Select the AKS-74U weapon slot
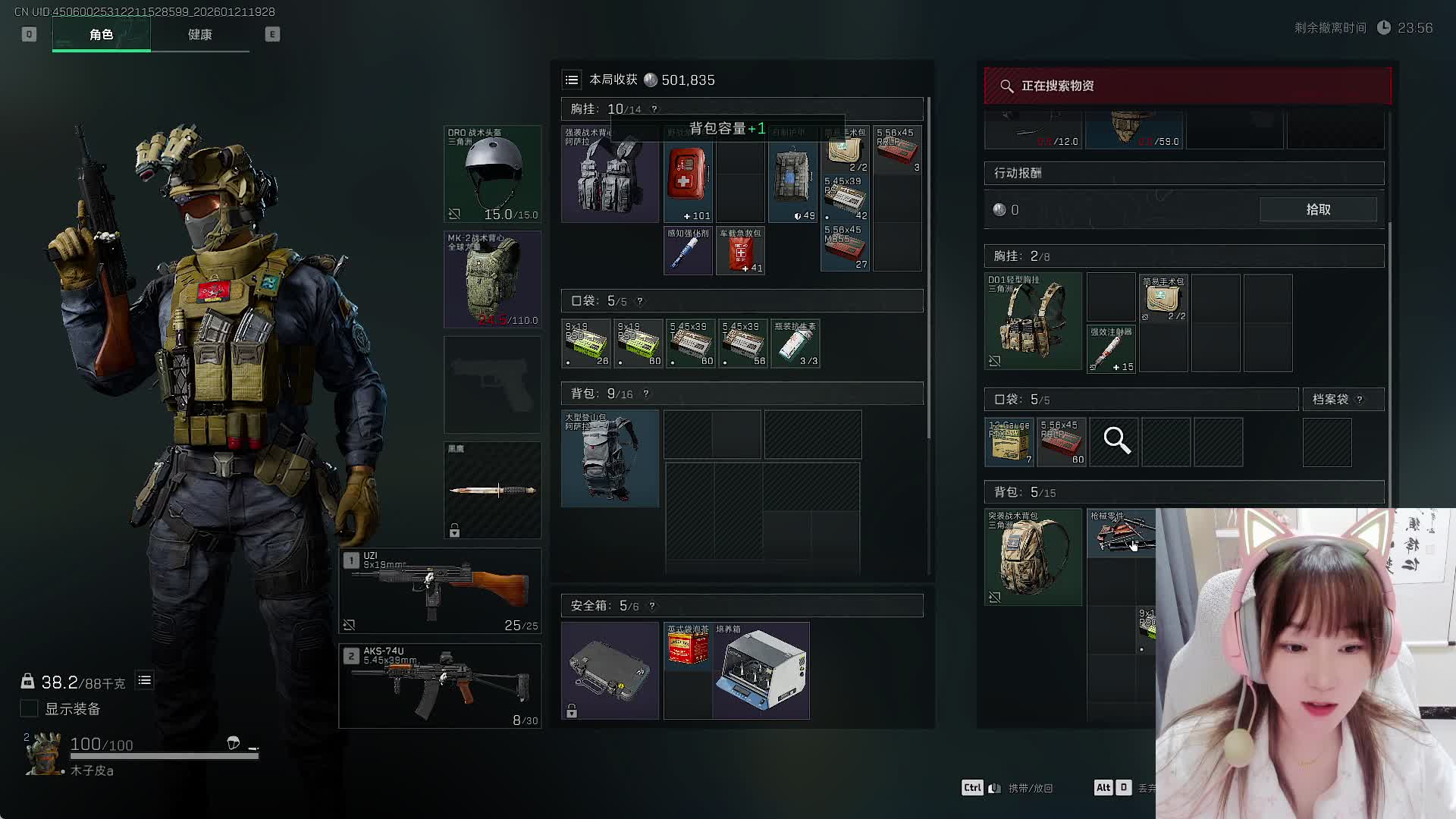The height and width of the screenshot is (819, 1456). (440, 686)
